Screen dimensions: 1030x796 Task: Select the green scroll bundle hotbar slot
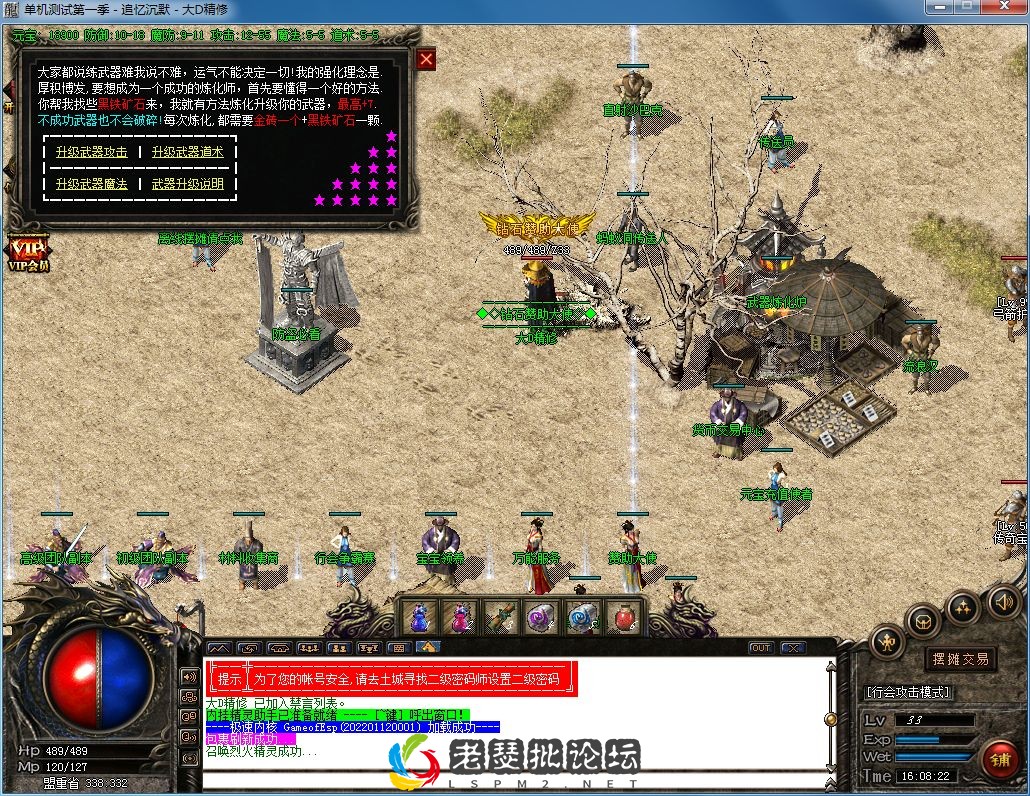(x=500, y=616)
